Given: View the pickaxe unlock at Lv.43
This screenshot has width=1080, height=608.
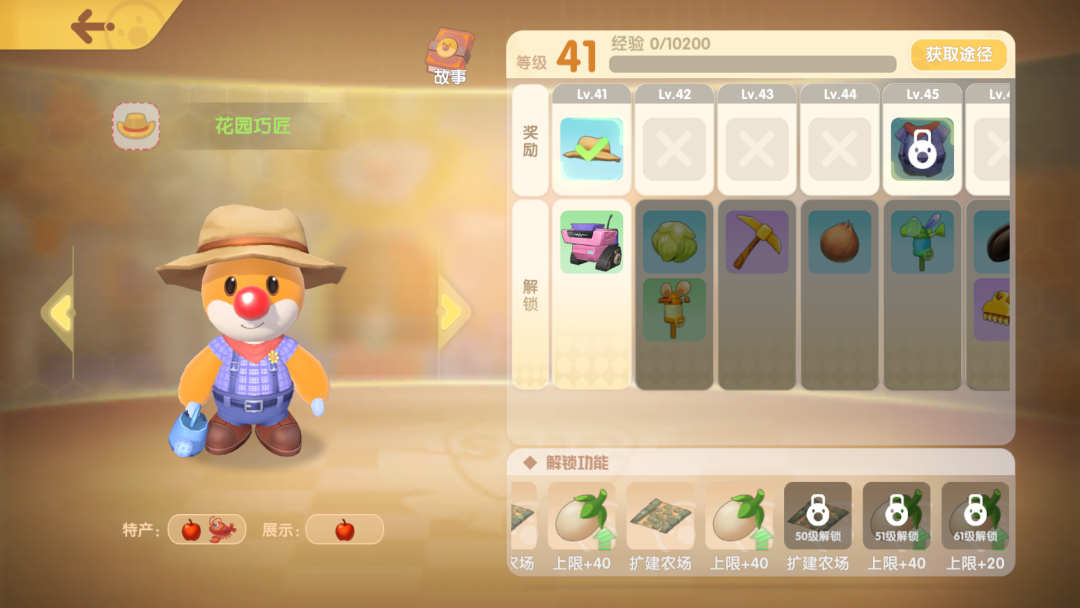Looking at the screenshot, I should point(756,241).
